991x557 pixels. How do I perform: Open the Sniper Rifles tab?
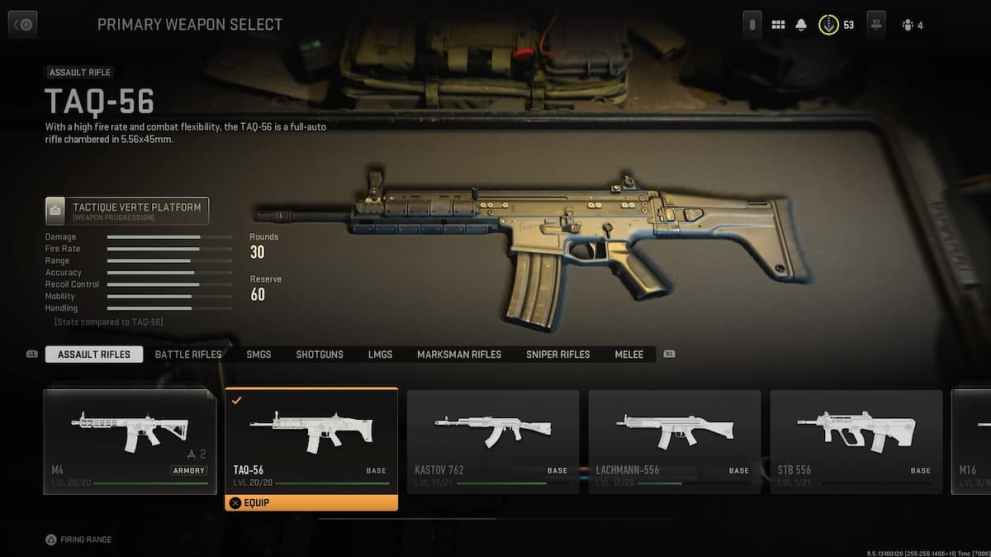tap(558, 354)
